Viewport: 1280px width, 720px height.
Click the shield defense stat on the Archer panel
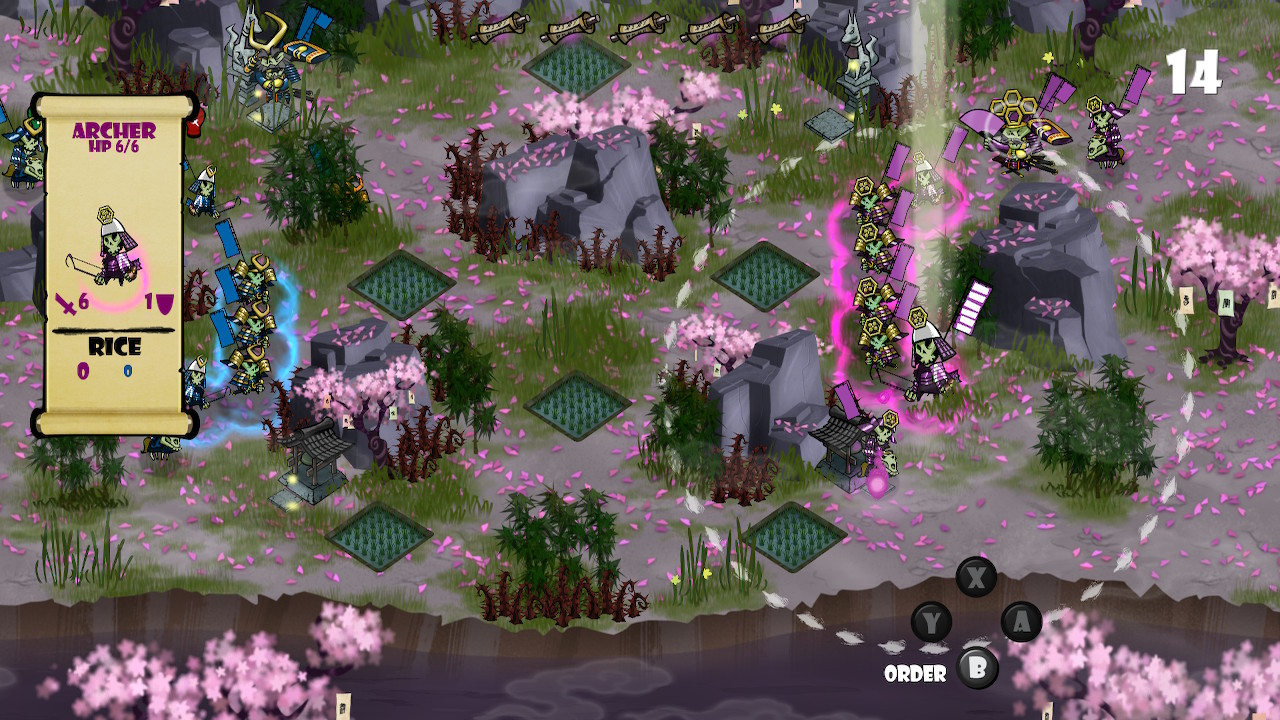coord(160,300)
